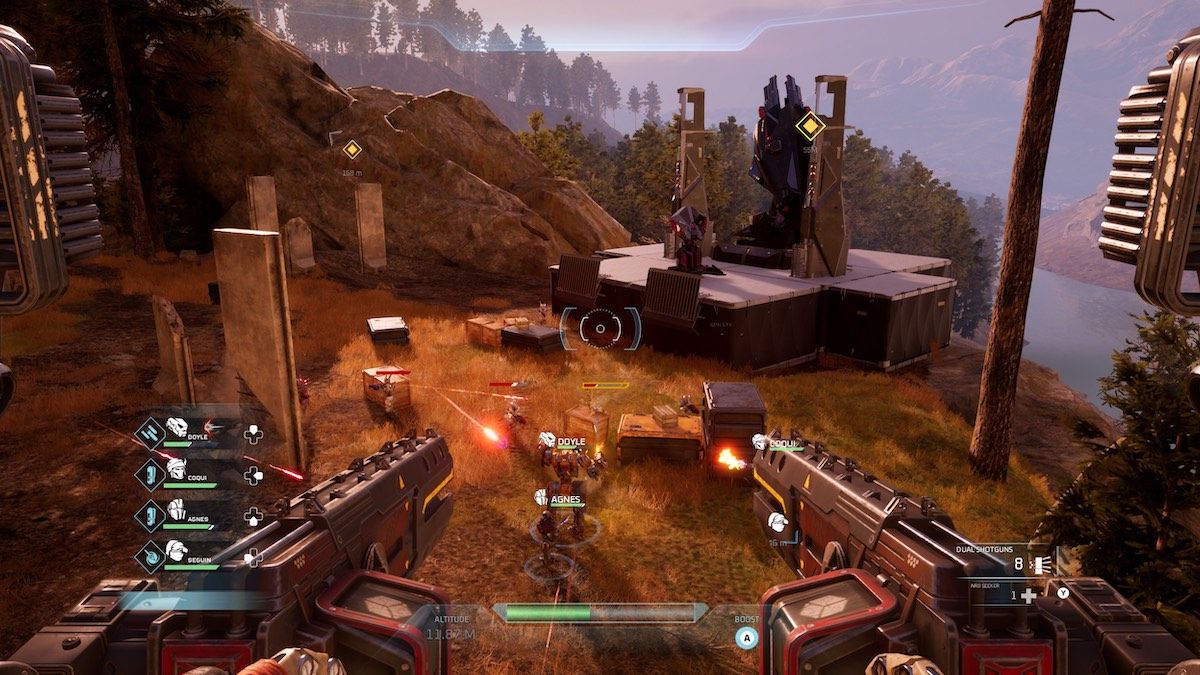This screenshot has height=675, width=1200.
Task: Activate Doyle's missile ability diamond icon
Action: coord(150,432)
